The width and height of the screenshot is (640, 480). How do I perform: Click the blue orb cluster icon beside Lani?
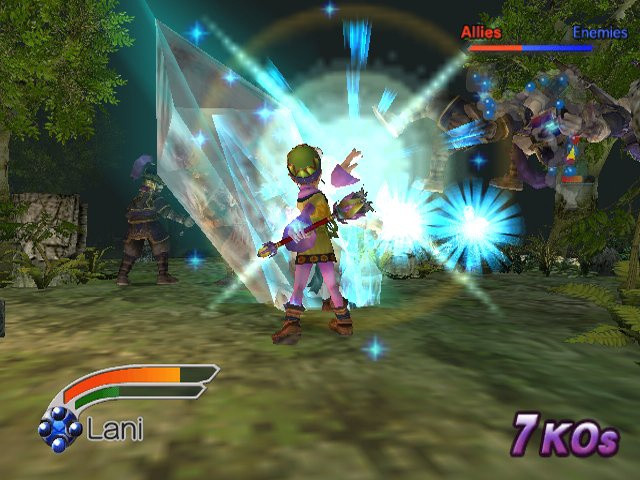pos(60,428)
